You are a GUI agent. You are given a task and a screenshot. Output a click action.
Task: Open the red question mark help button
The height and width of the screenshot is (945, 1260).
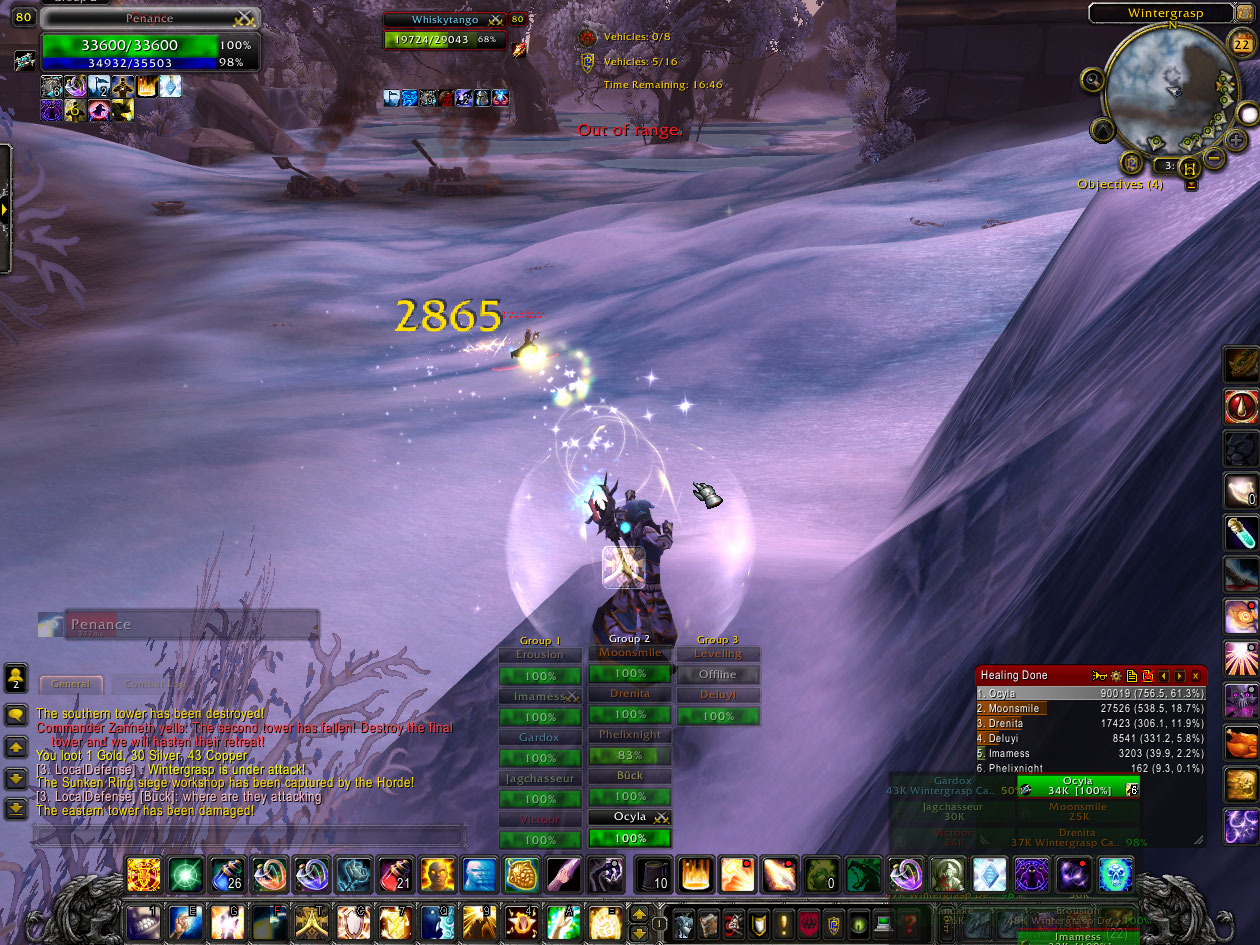[x=910, y=923]
